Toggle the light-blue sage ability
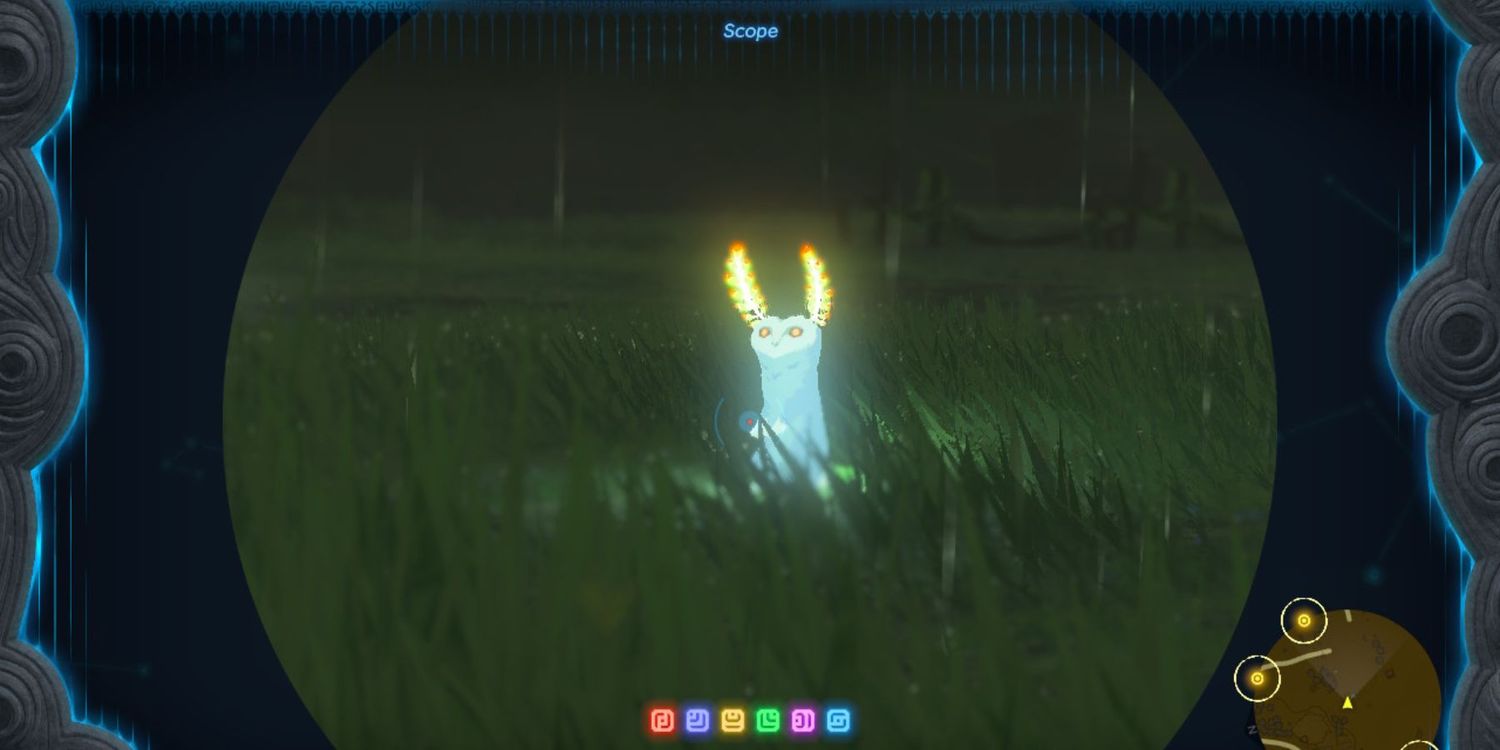1500x750 pixels. (838, 720)
